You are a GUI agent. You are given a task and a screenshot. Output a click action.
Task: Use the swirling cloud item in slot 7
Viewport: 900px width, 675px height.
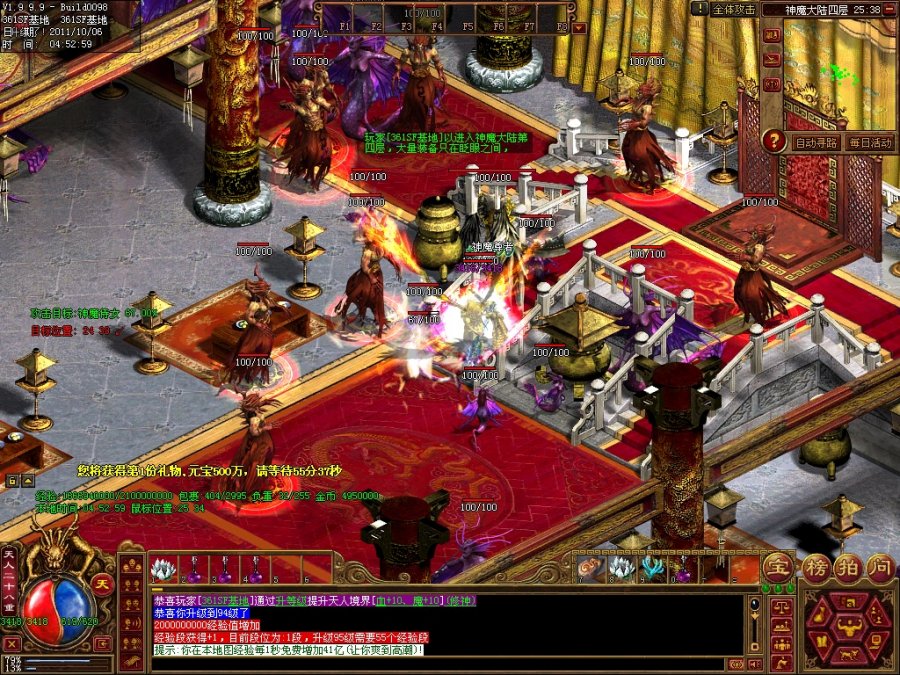(x=589, y=569)
